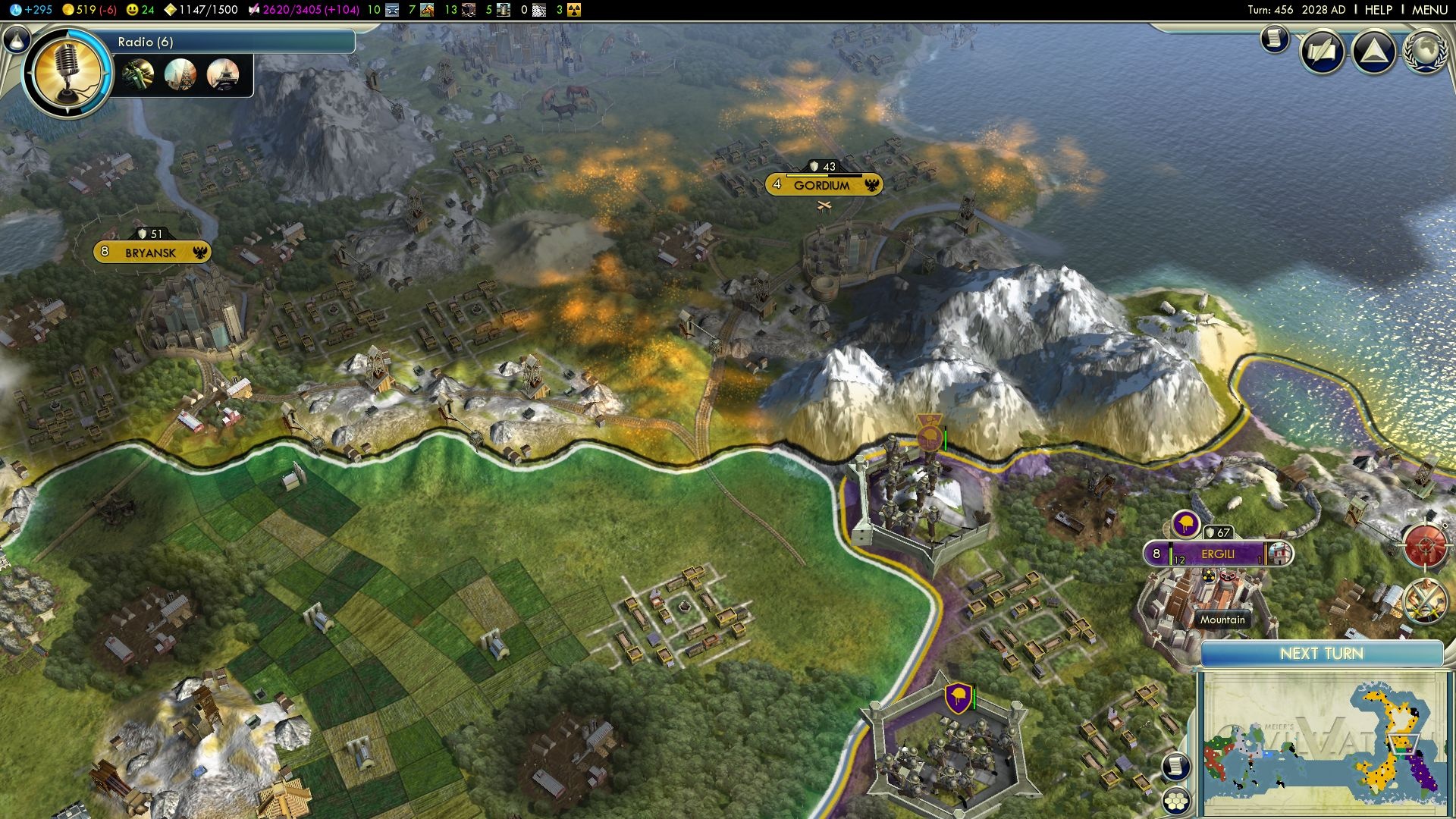This screenshot has height=819, width=1456.
Task: Select the Ergili city banner
Action: (x=1217, y=554)
